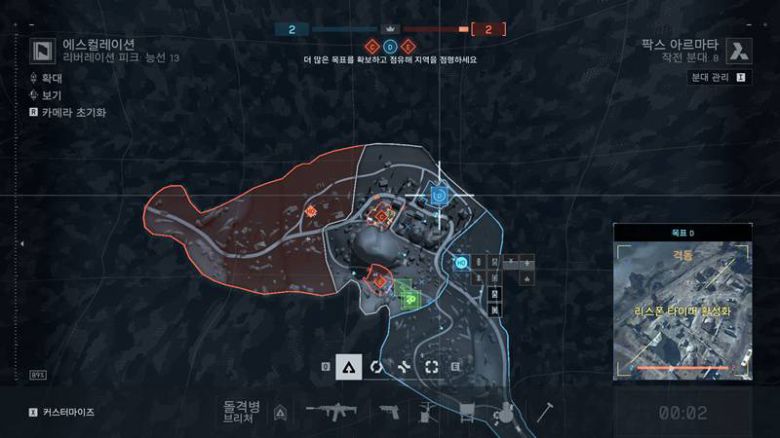
Task: Choose the Engineer class icon
Action: tap(376, 367)
